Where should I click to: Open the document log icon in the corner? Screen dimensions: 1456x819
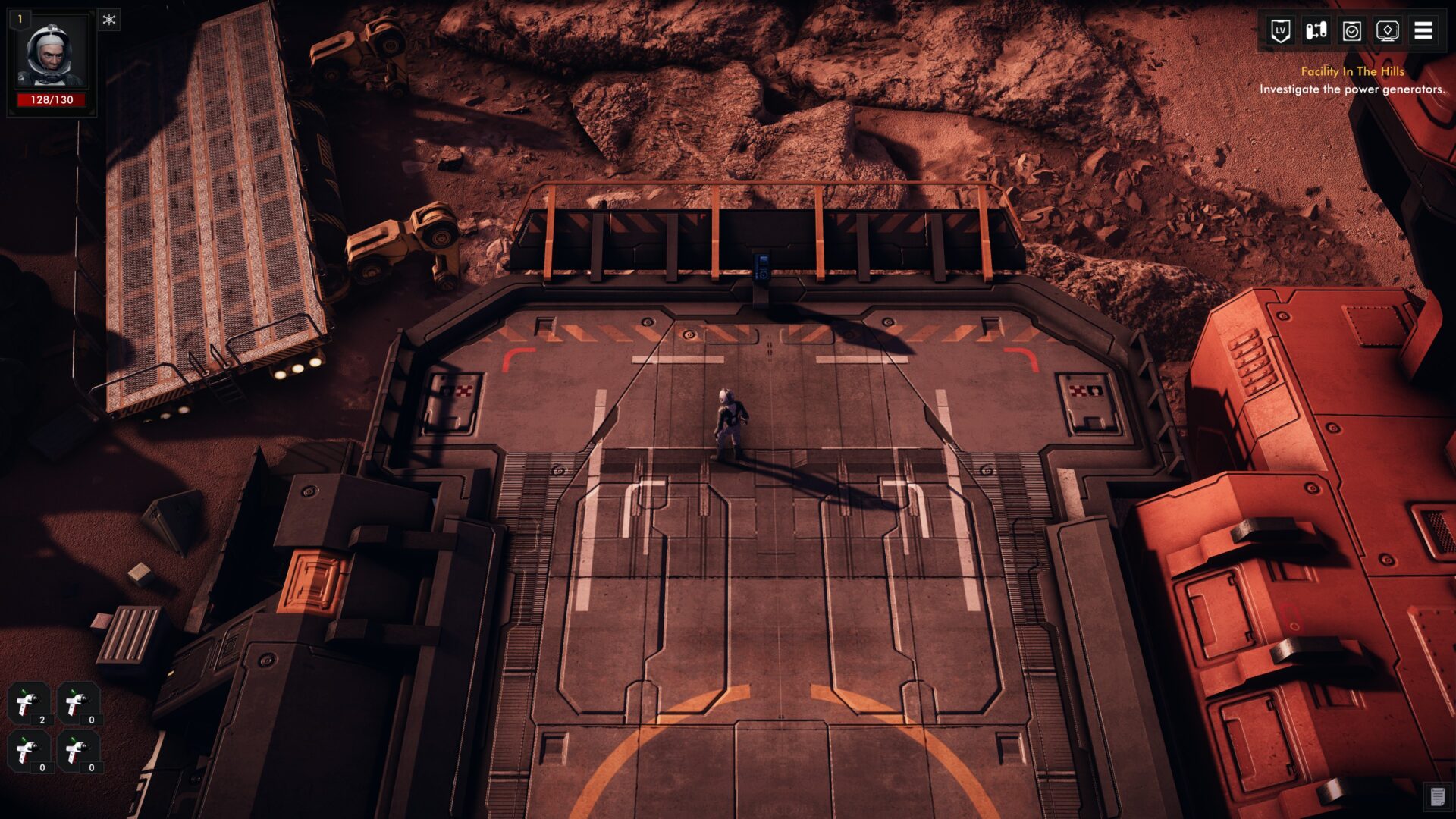click(x=1436, y=797)
